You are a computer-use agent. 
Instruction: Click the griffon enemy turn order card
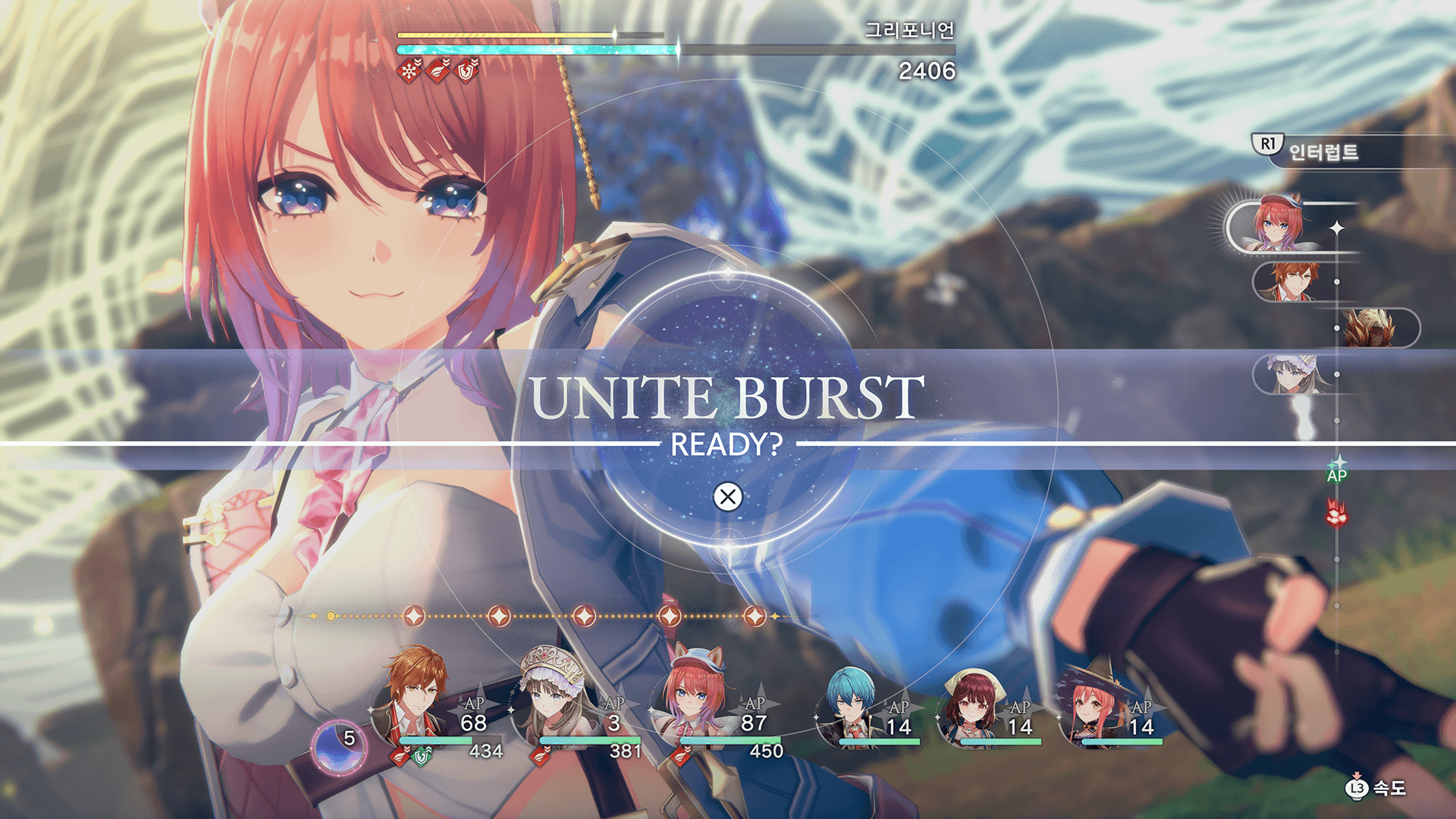point(1371,328)
